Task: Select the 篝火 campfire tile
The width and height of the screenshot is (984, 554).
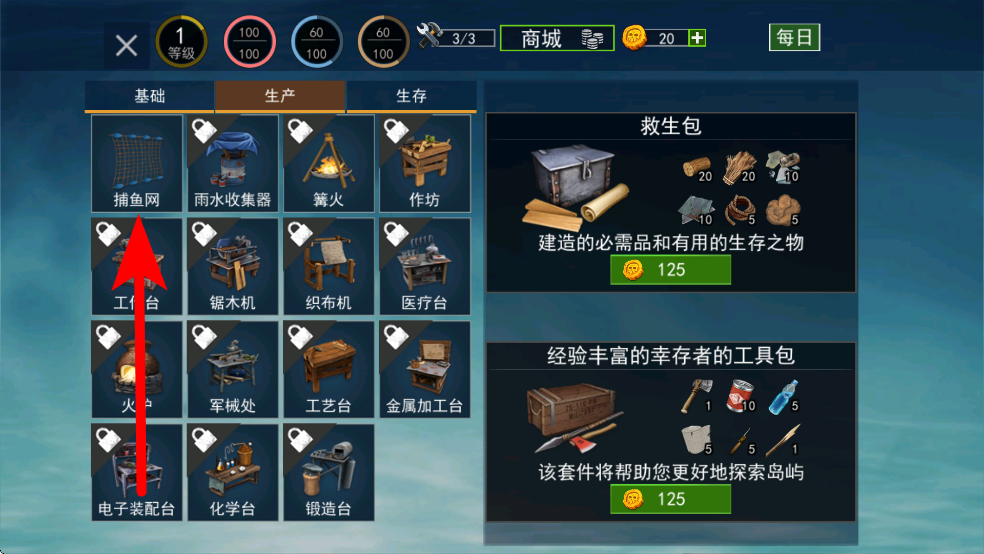Action: 328,163
